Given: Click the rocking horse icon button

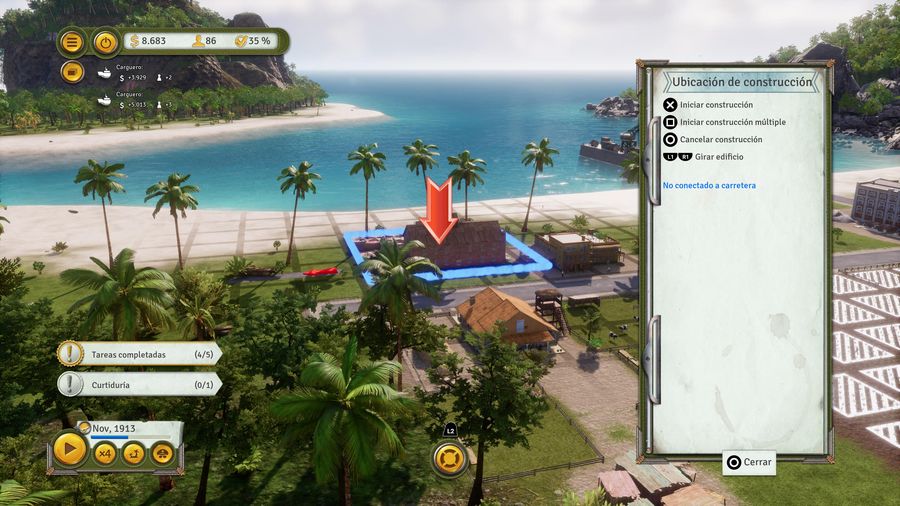Looking at the screenshot, I should [x=133, y=453].
